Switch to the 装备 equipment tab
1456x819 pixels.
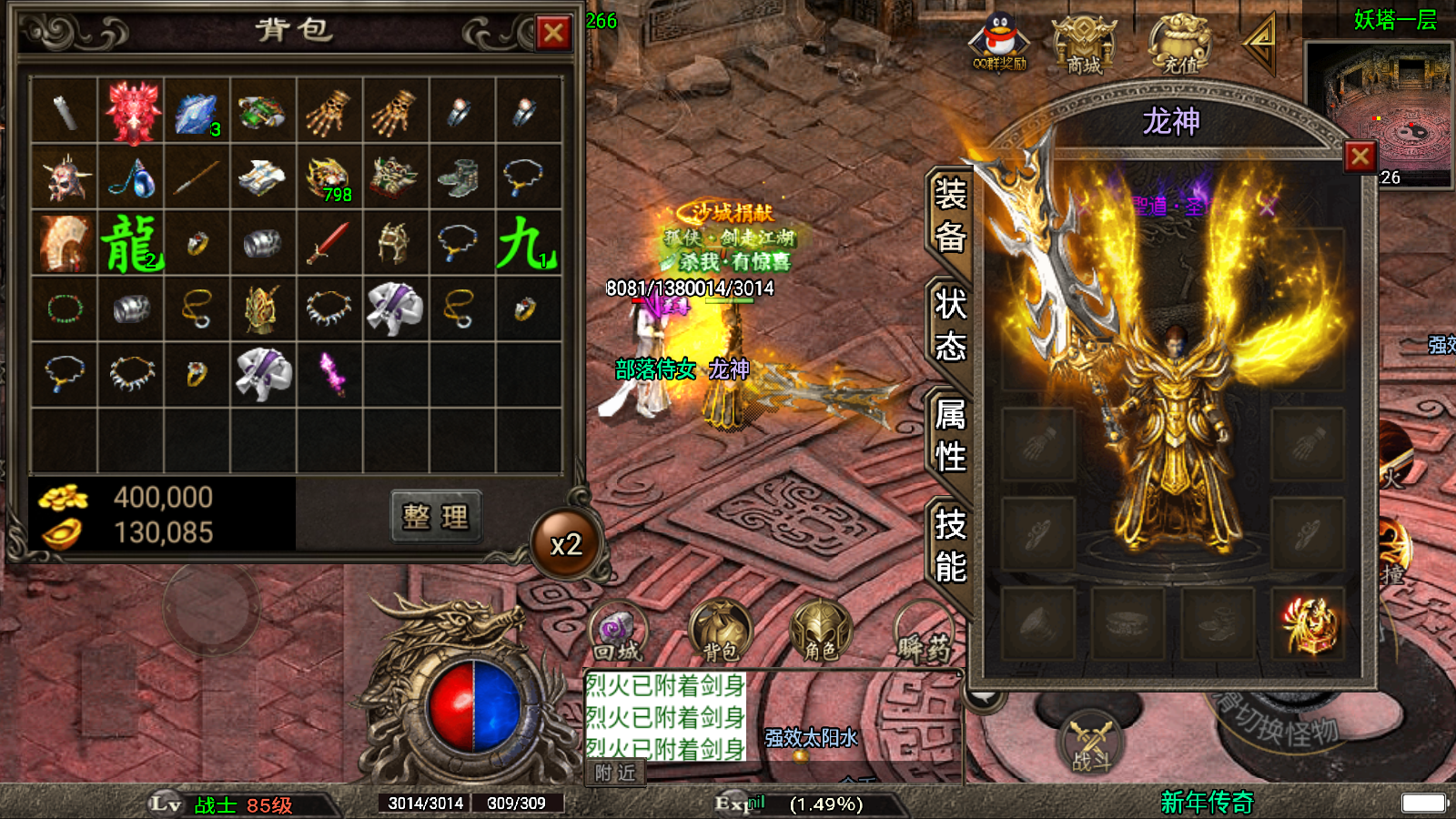[x=950, y=216]
